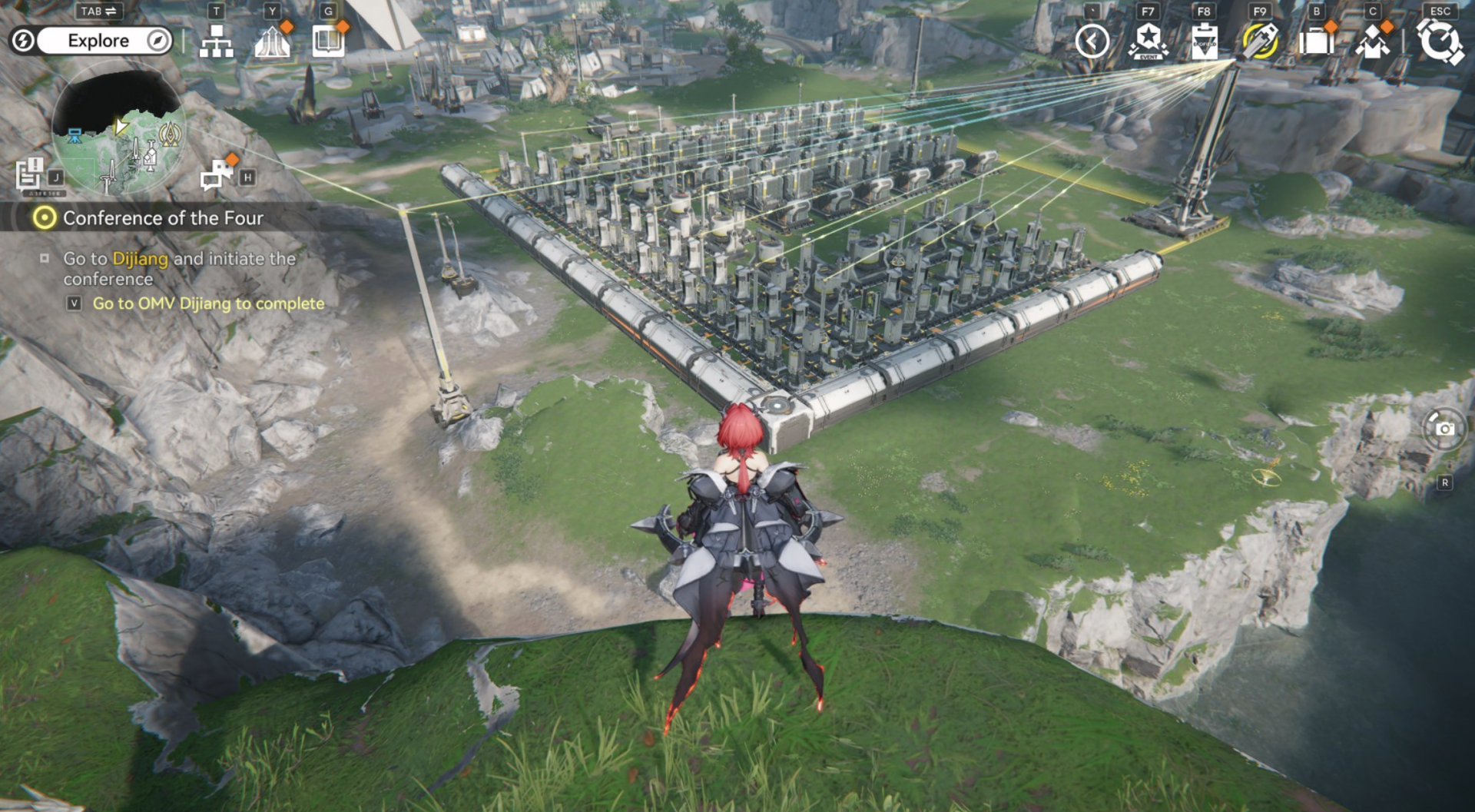This screenshot has height=812, width=1475.
Task: Open the chat bubbles icon
Action: coord(217,174)
